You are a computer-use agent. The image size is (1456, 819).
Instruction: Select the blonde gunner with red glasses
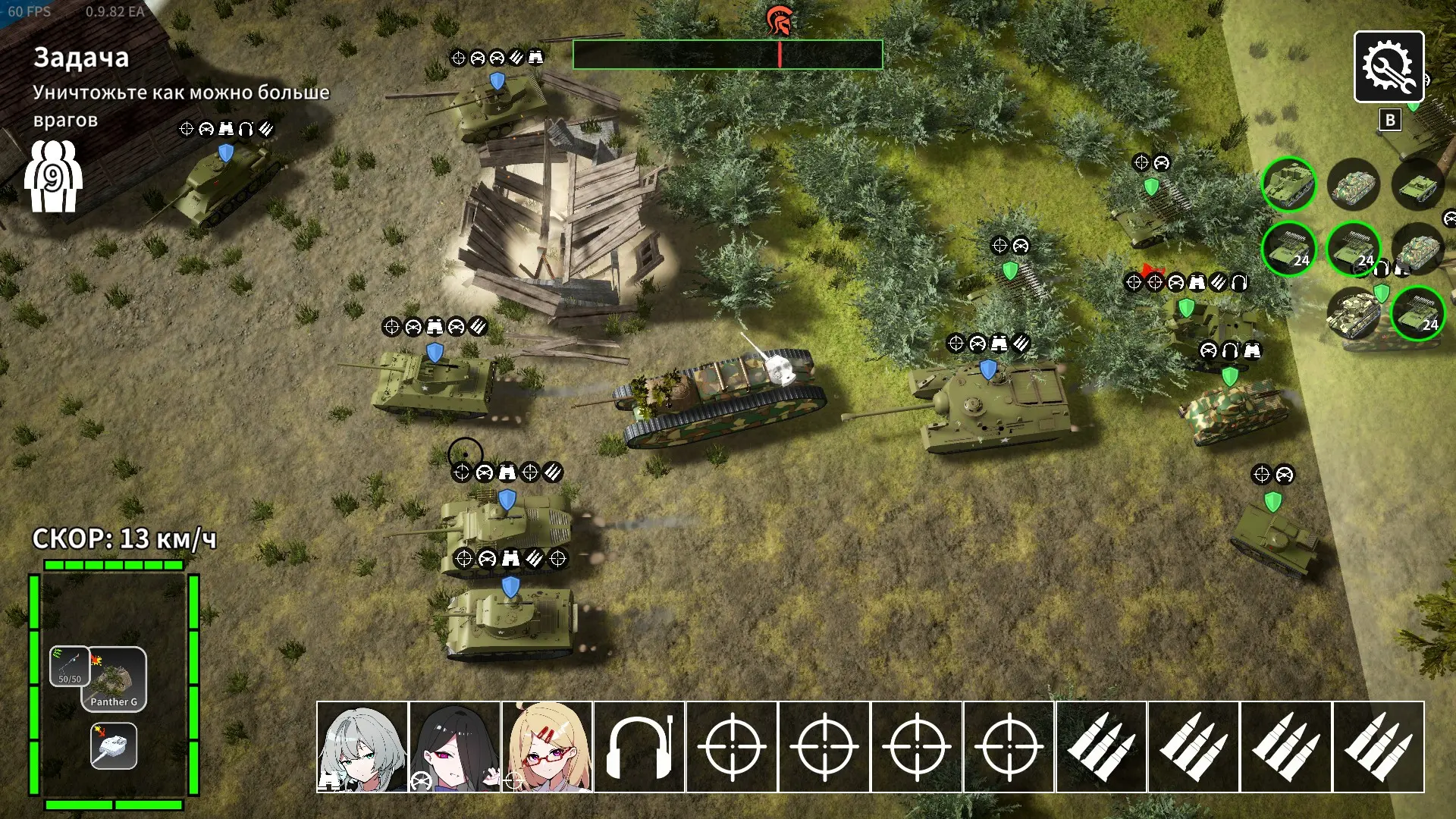(x=547, y=747)
